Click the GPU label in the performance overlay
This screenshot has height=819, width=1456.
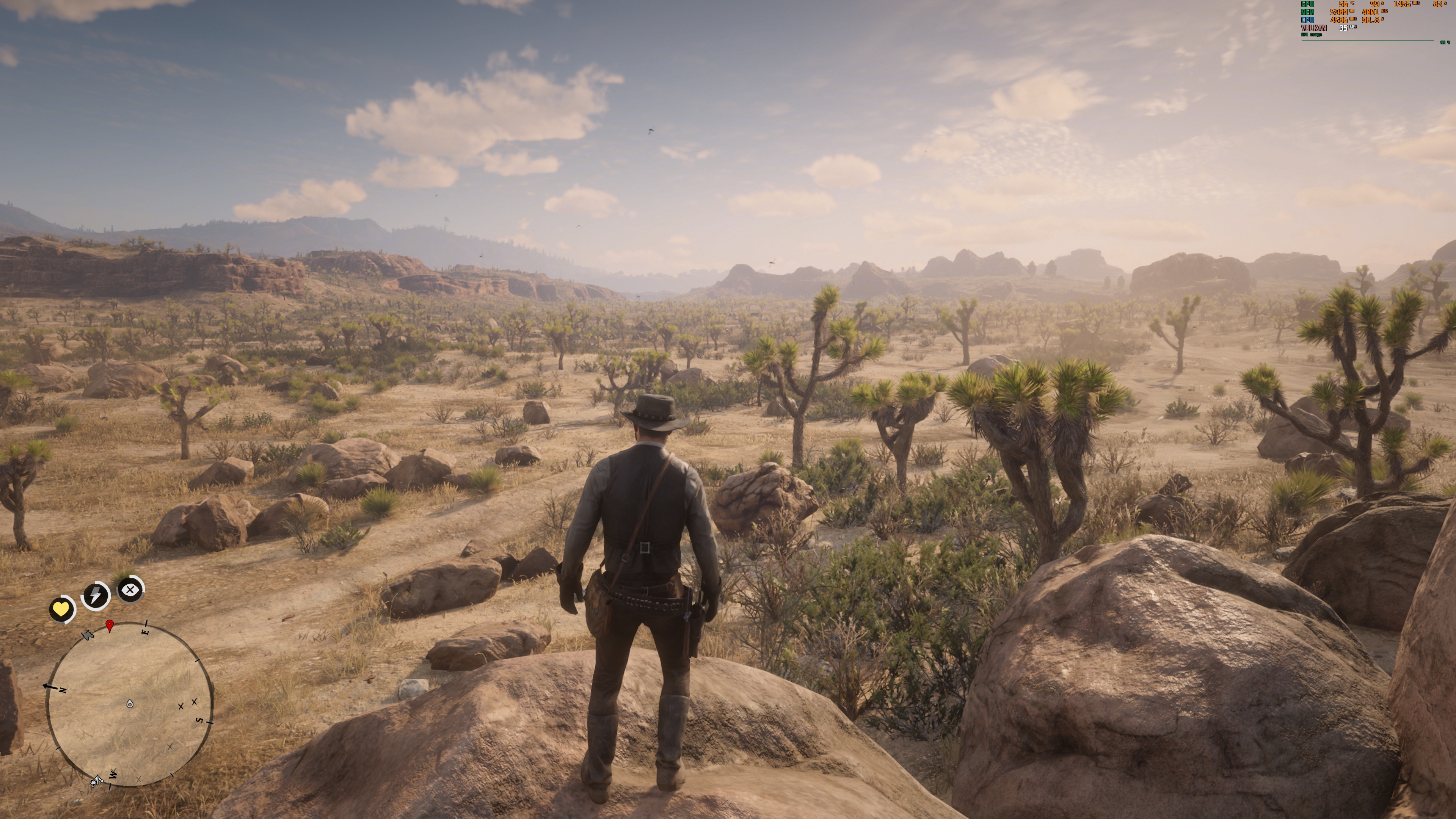tap(1307, 5)
